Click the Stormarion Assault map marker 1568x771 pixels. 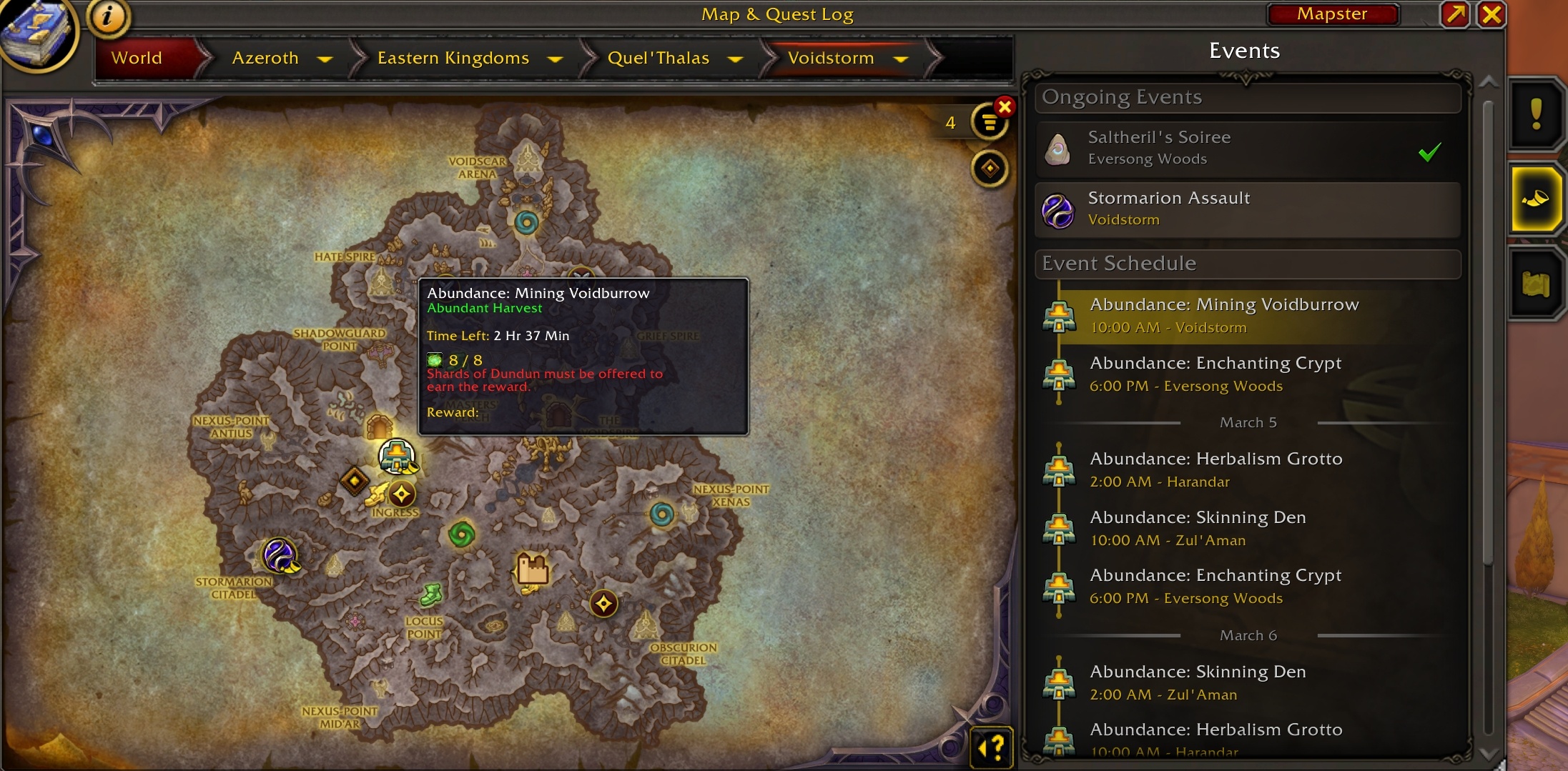tap(279, 555)
